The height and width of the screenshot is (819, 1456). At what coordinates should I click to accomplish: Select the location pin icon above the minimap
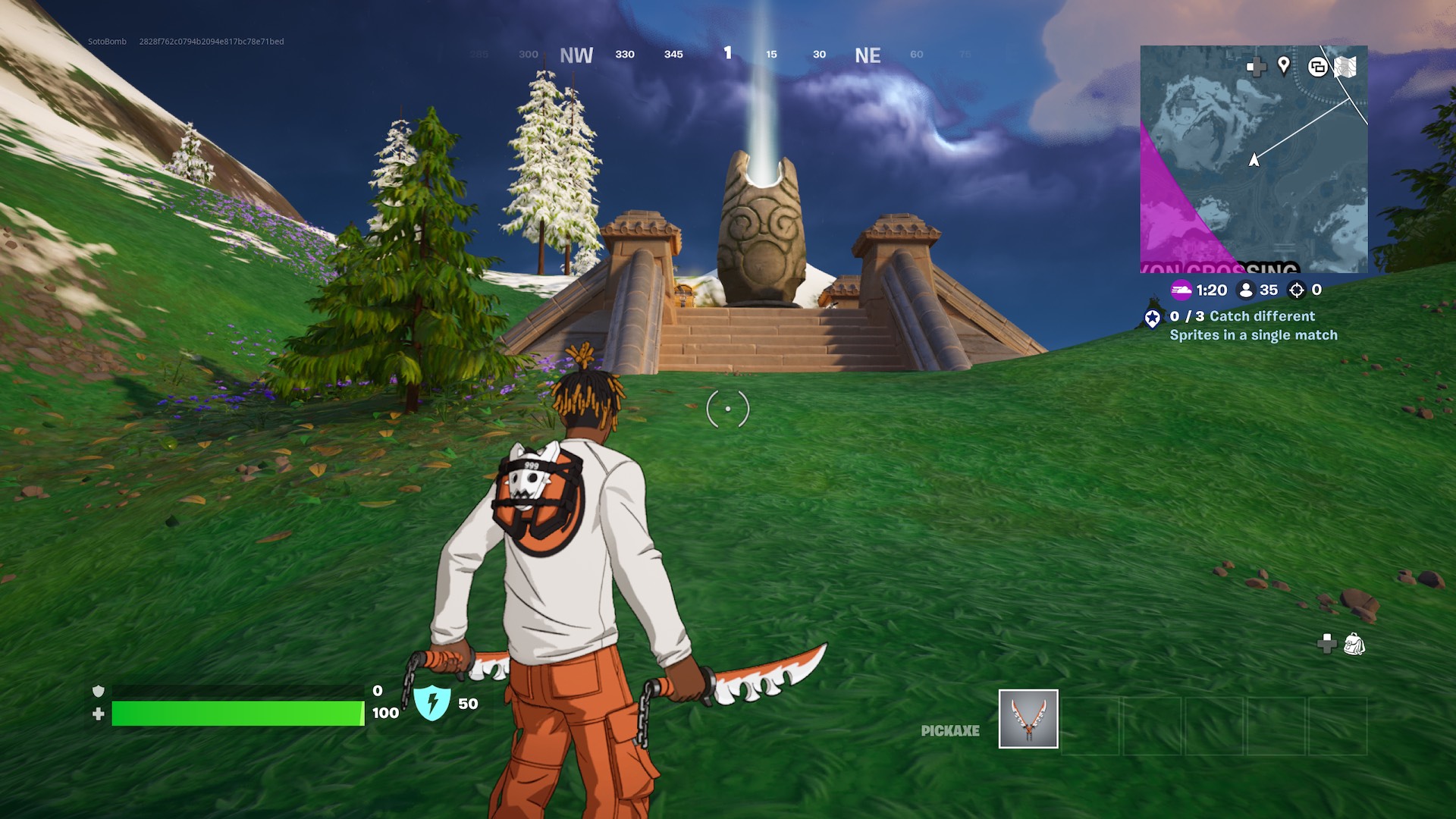coord(1284,67)
